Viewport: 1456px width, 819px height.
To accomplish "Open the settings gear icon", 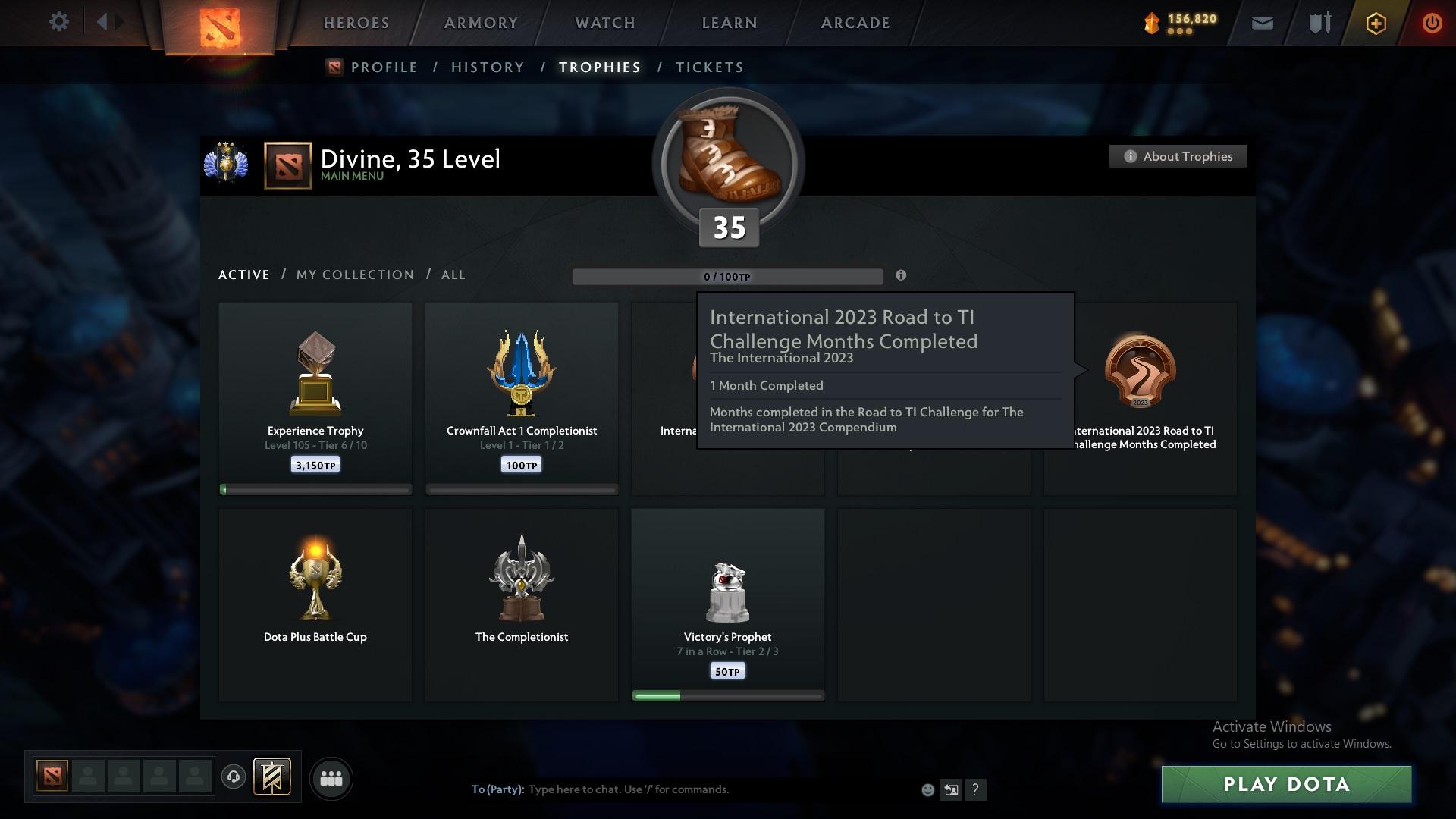I will [x=58, y=21].
